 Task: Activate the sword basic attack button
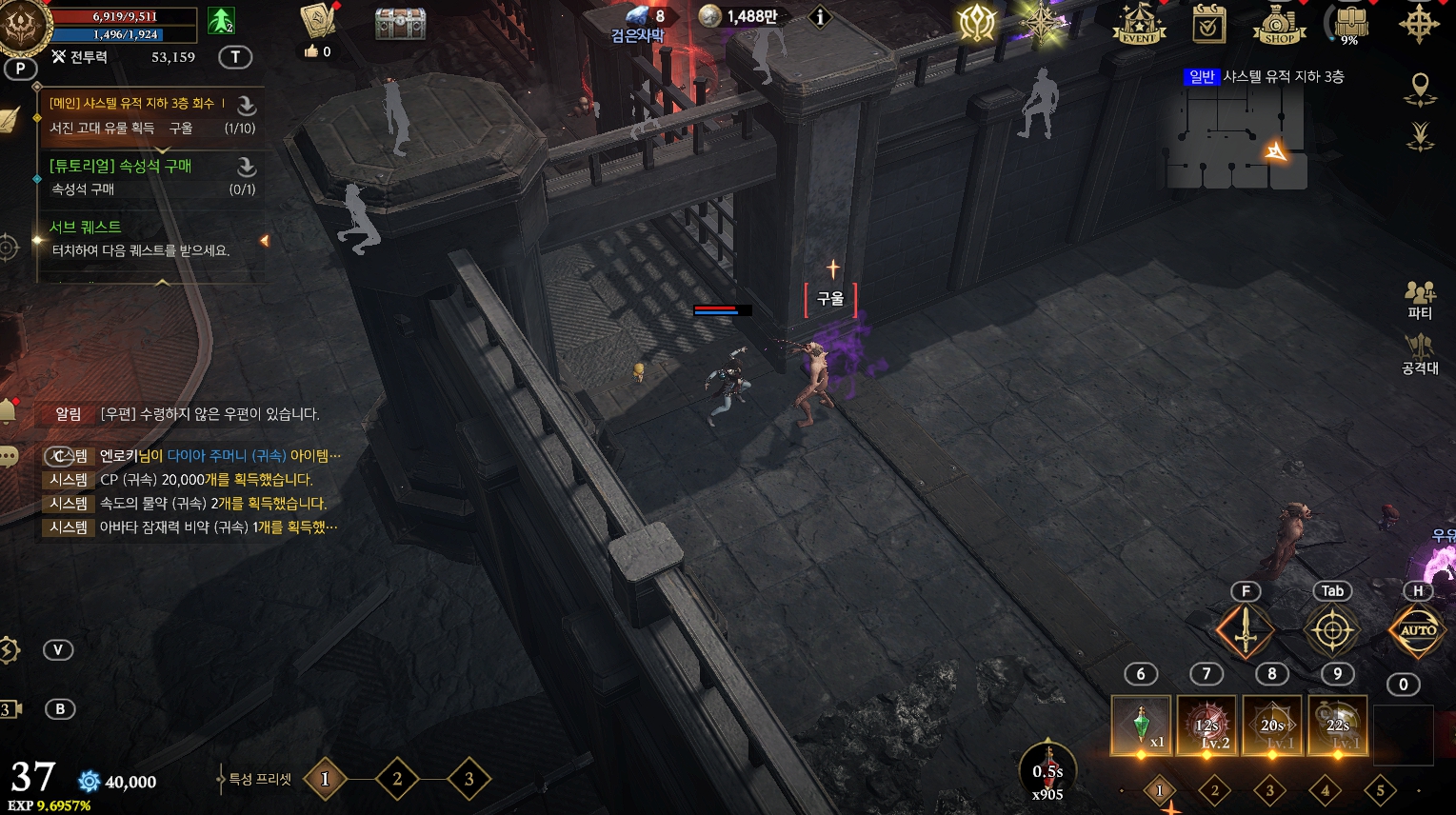(x=1245, y=630)
